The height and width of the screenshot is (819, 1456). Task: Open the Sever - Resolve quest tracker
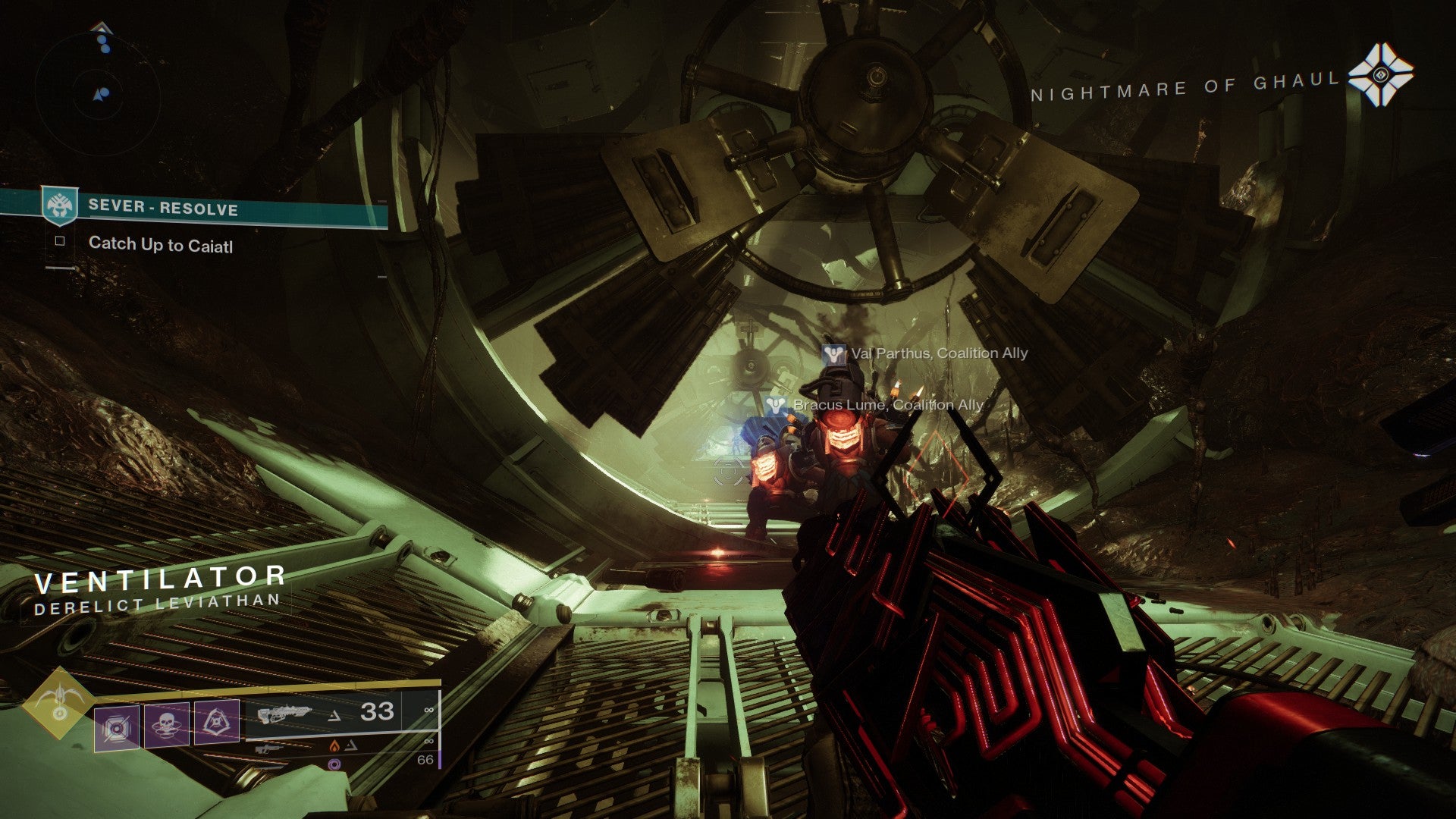[x=162, y=207]
